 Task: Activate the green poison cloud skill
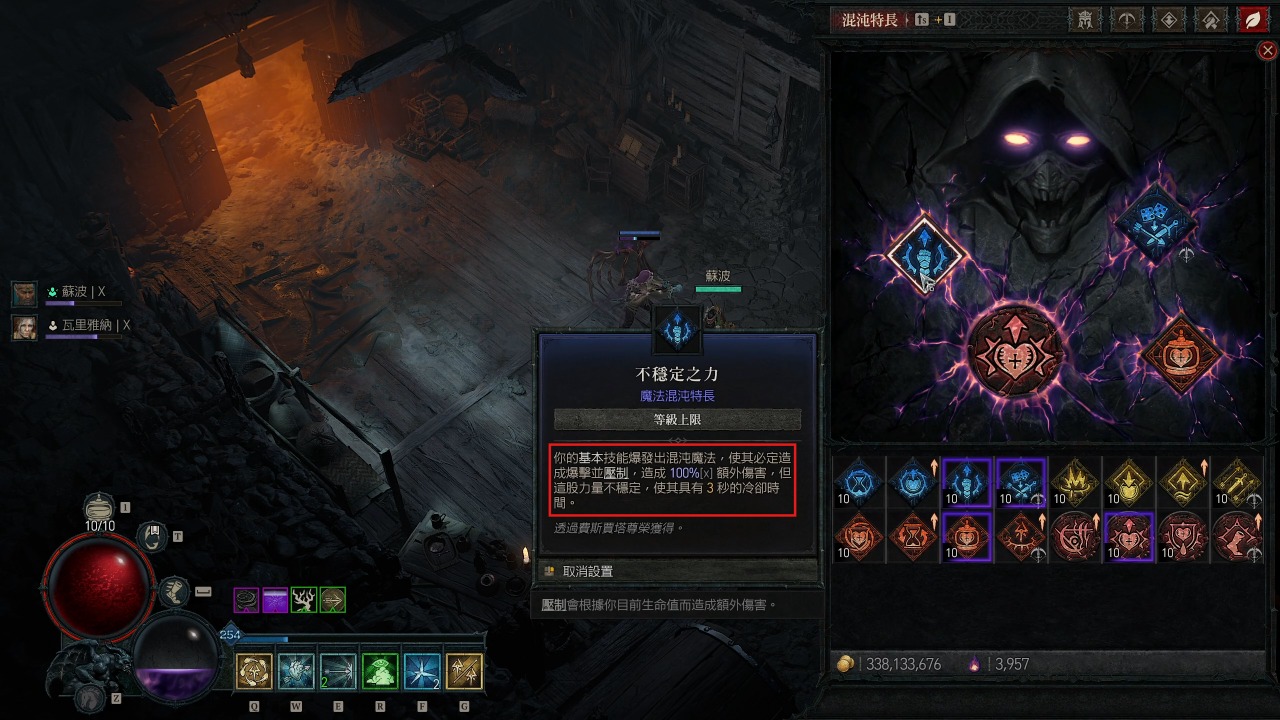[x=380, y=672]
